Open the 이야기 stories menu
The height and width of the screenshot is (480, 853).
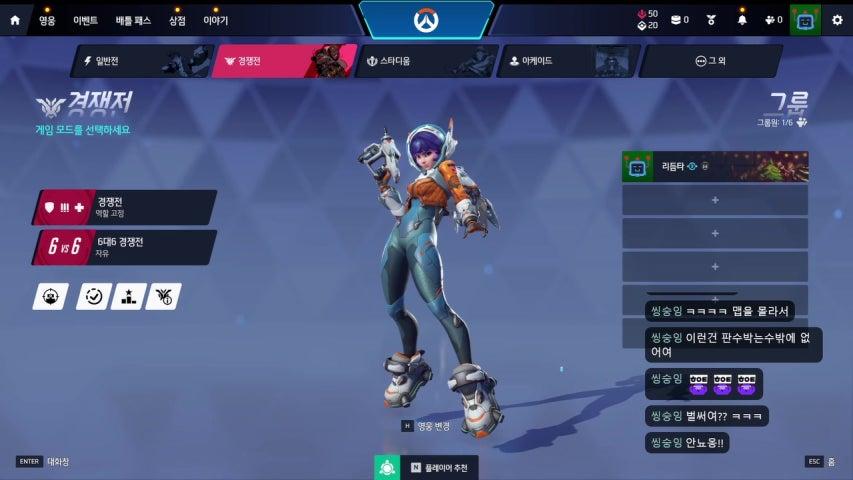pos(215,20)
